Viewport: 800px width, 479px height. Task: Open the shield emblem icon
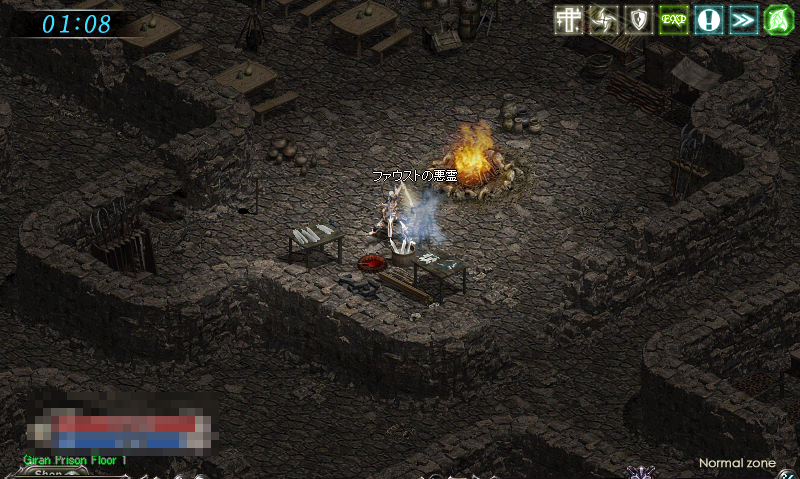[639, 20]
